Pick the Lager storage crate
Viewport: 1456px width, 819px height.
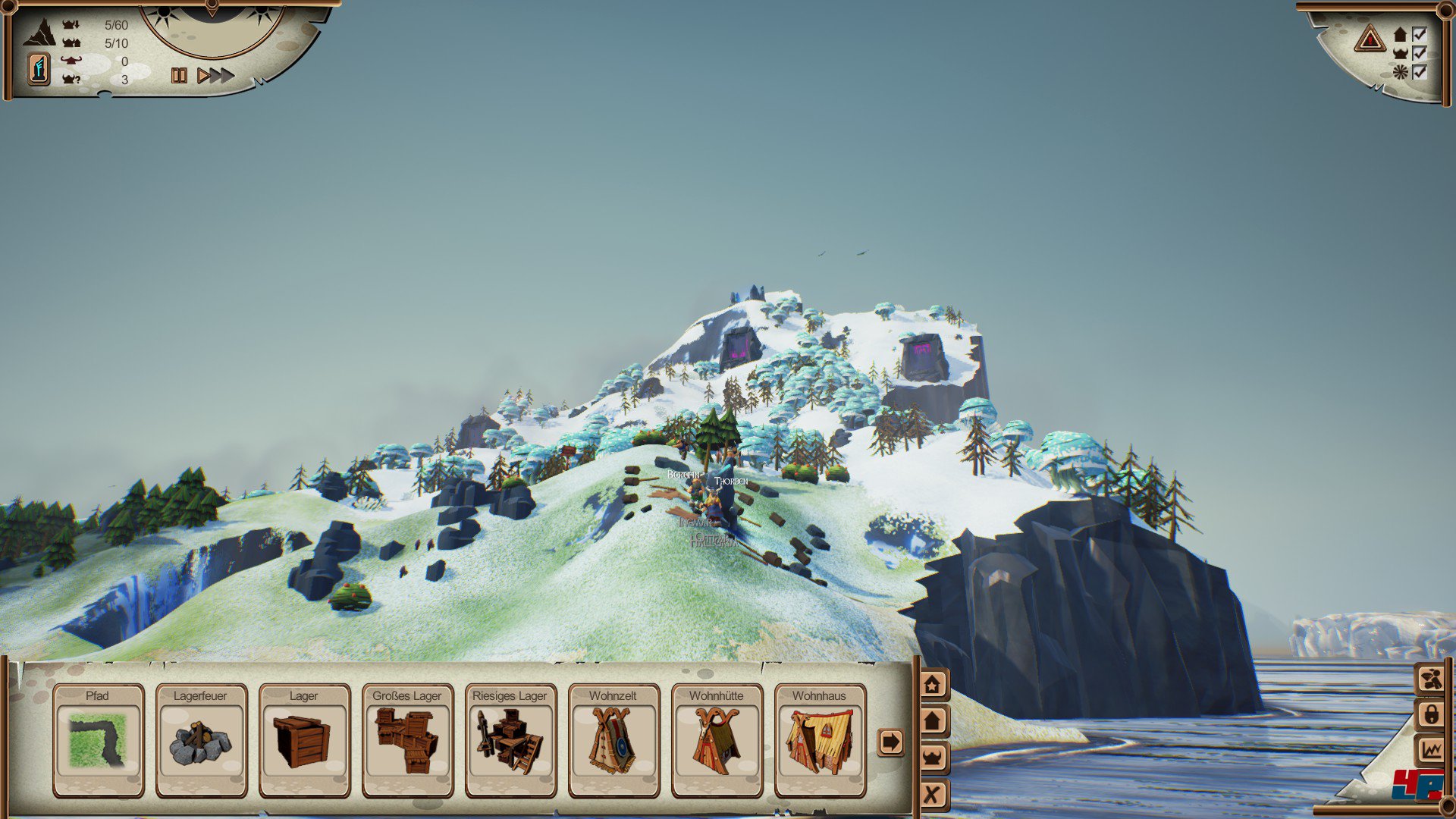[x=304, y=740]
